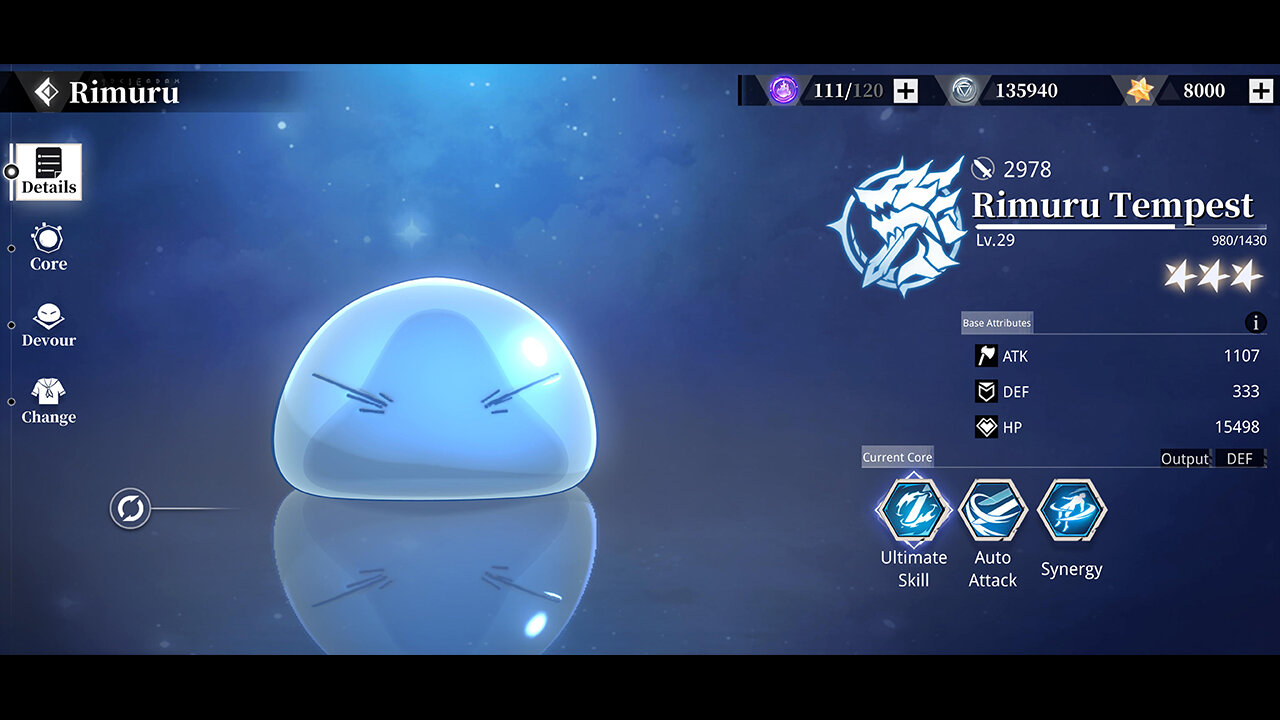Add star currency with the plus beside 8000
Viewport: 1280px width, 720px height.
[x=1261, y=91]
